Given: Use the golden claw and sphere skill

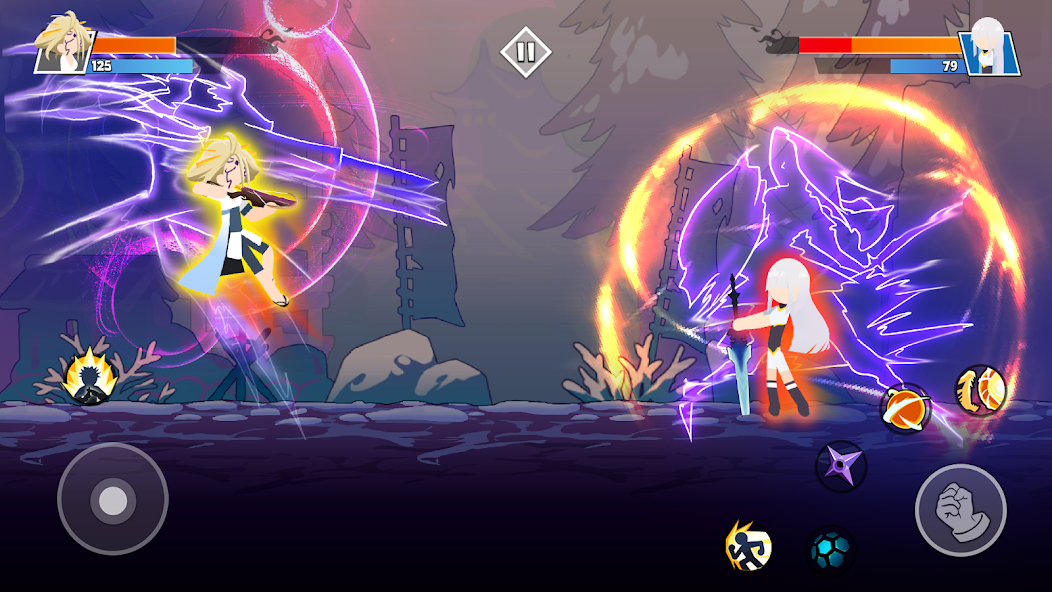Looking at the screenshot, I should (979, 389).
